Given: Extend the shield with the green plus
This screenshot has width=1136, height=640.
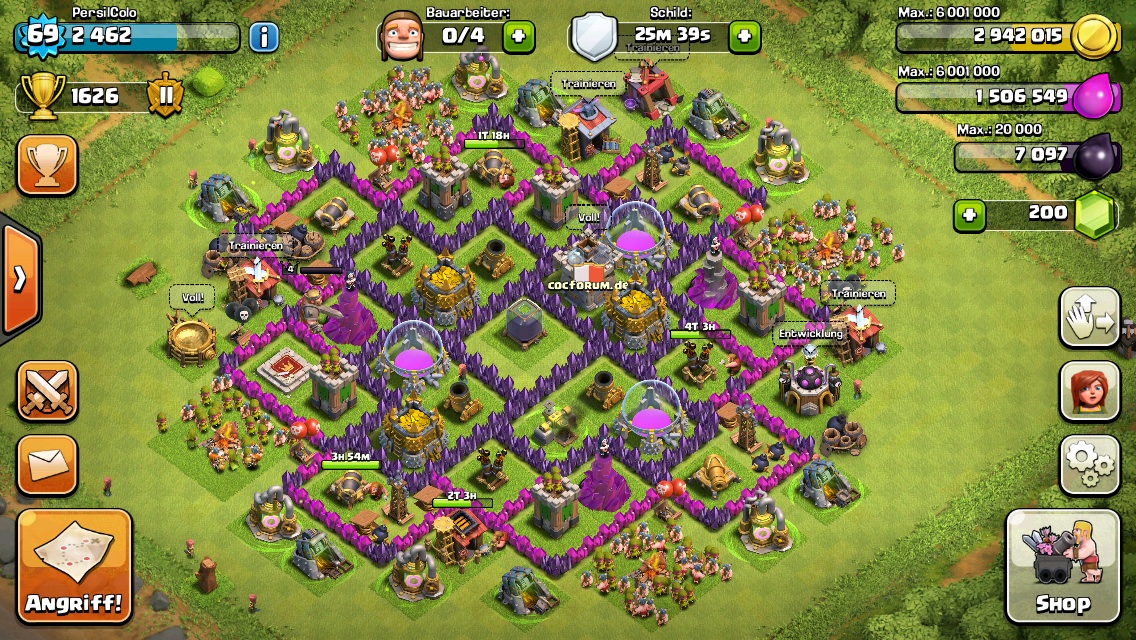Looking at the screenshot, I should 743,37.
